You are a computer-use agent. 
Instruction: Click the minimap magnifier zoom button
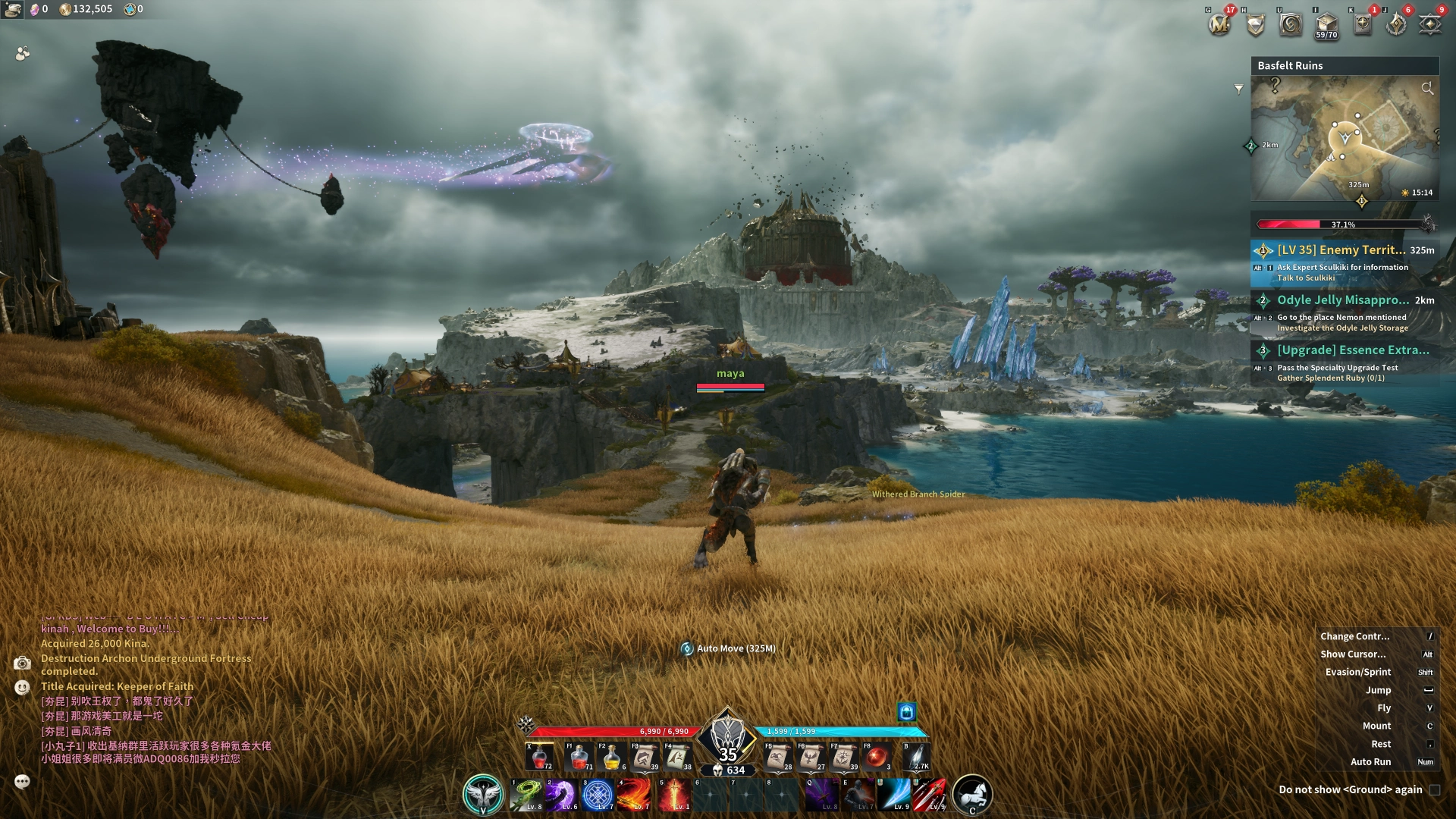coord(1427,89)
